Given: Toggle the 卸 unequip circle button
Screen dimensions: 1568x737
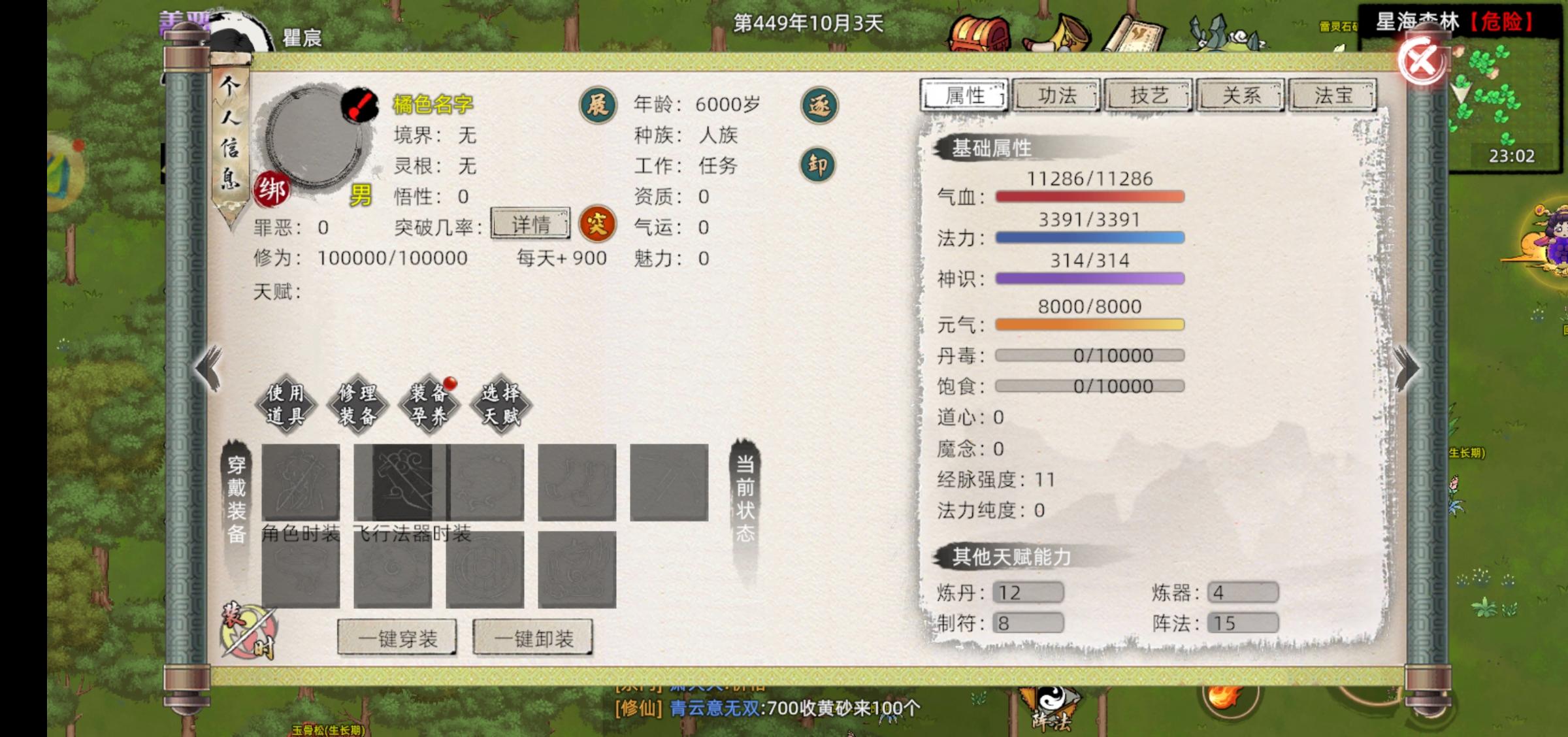Looking at the screenshot, I should coord(819,165).
